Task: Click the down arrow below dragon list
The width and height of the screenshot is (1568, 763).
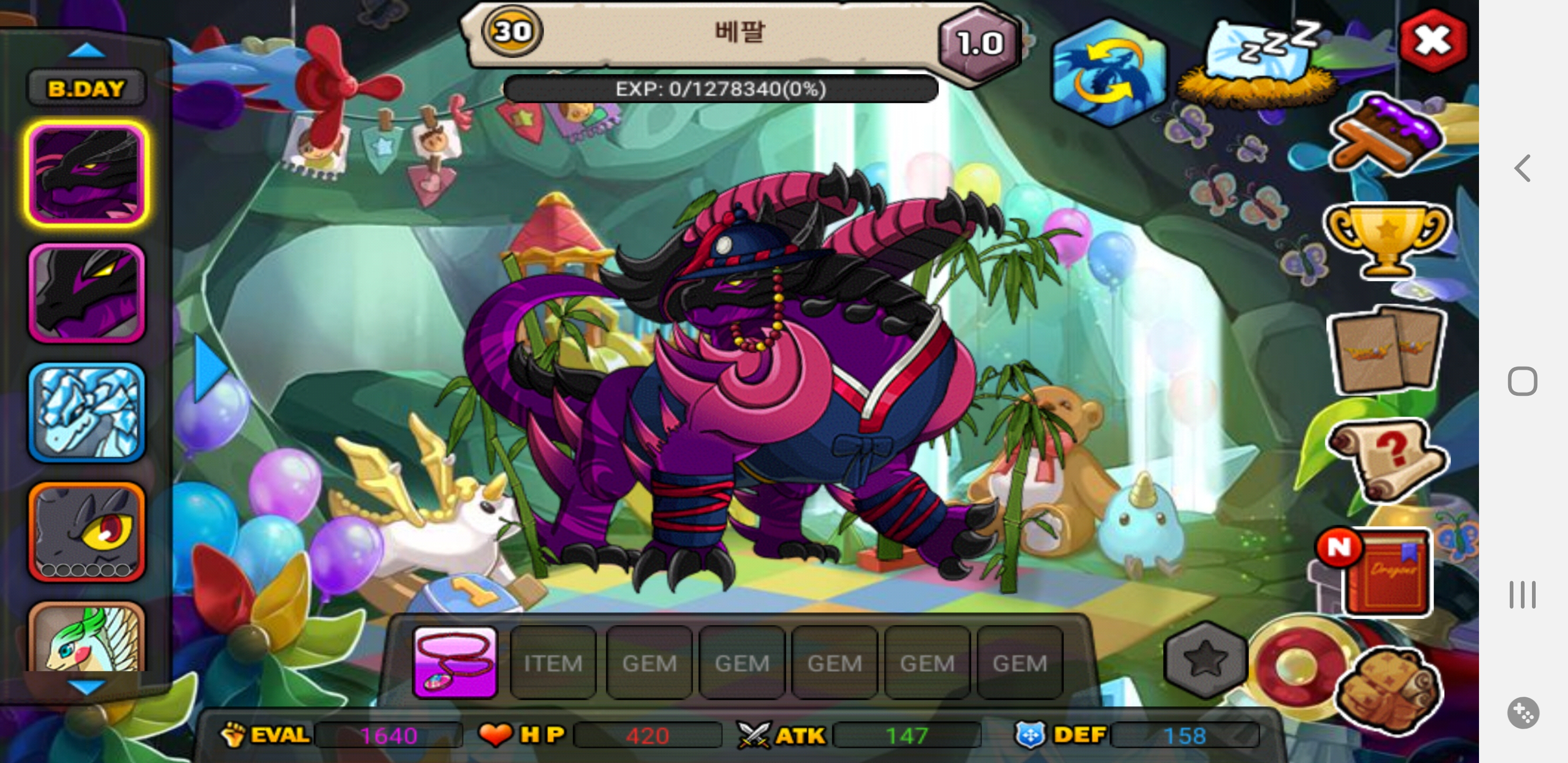Action: pos(86,687)
